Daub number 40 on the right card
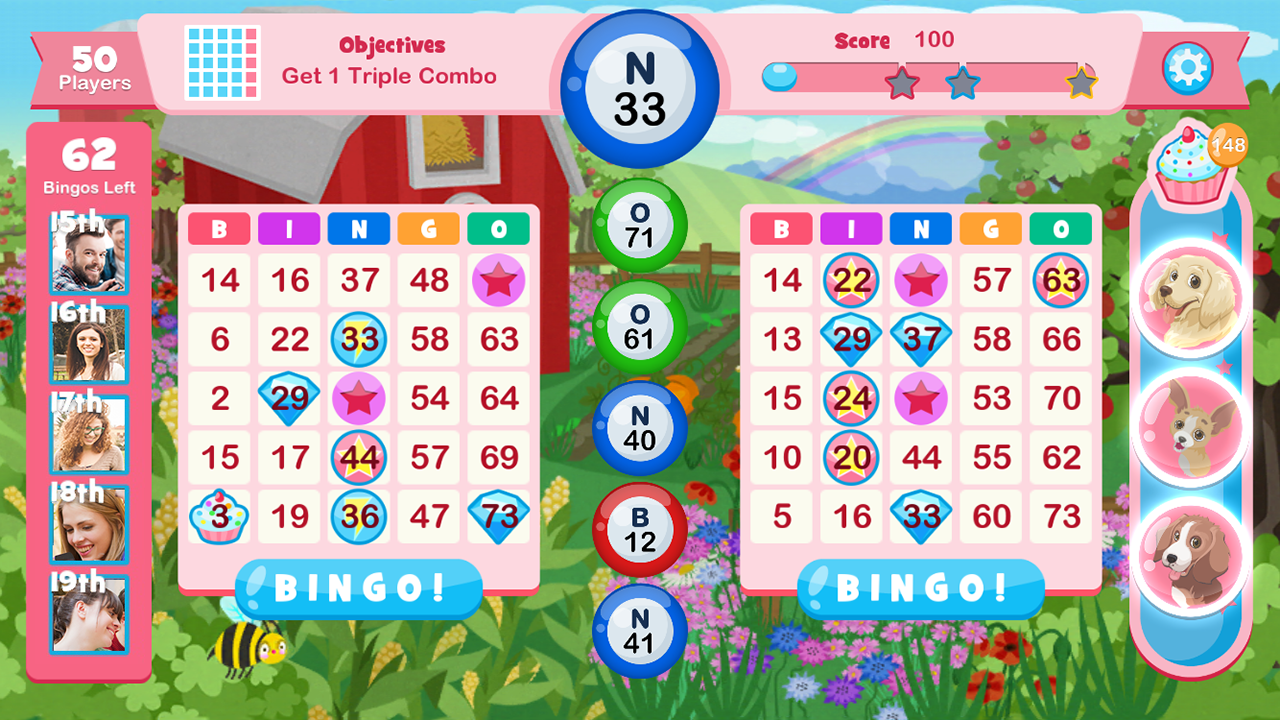 [x=638, y=428]
